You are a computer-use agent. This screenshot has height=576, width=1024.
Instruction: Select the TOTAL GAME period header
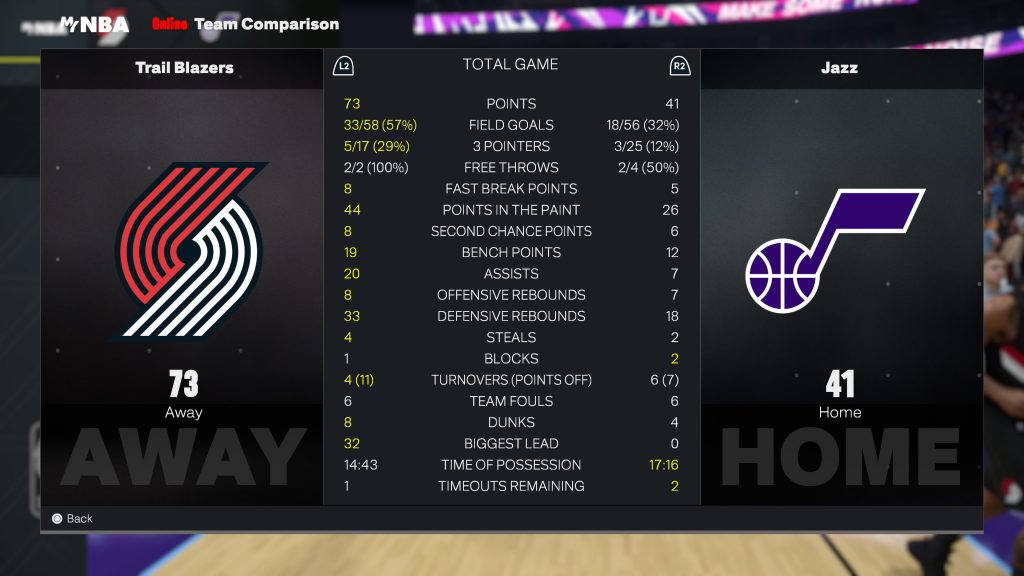pyautogui.click(x=510, y=64)
